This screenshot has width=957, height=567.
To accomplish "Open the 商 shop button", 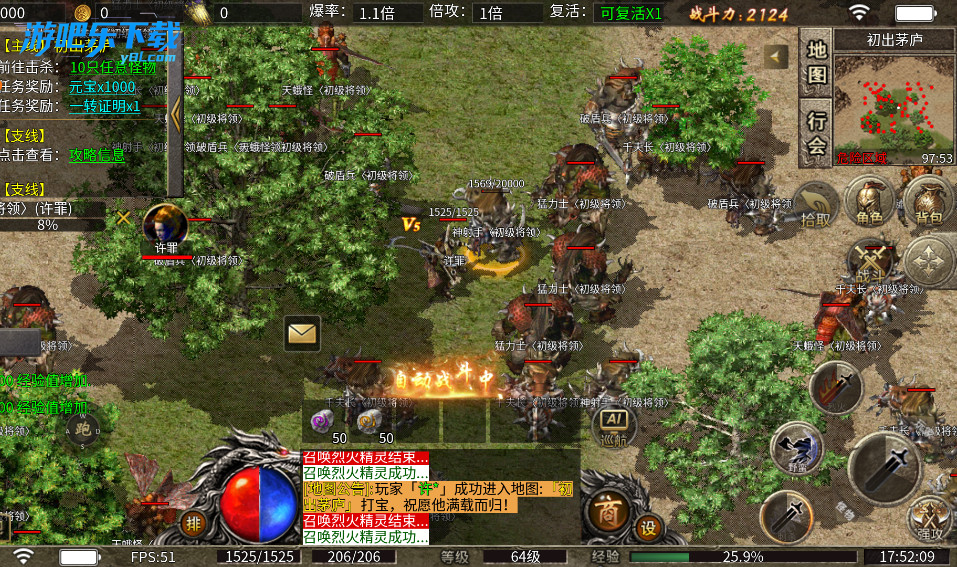I will click(606, 511).
